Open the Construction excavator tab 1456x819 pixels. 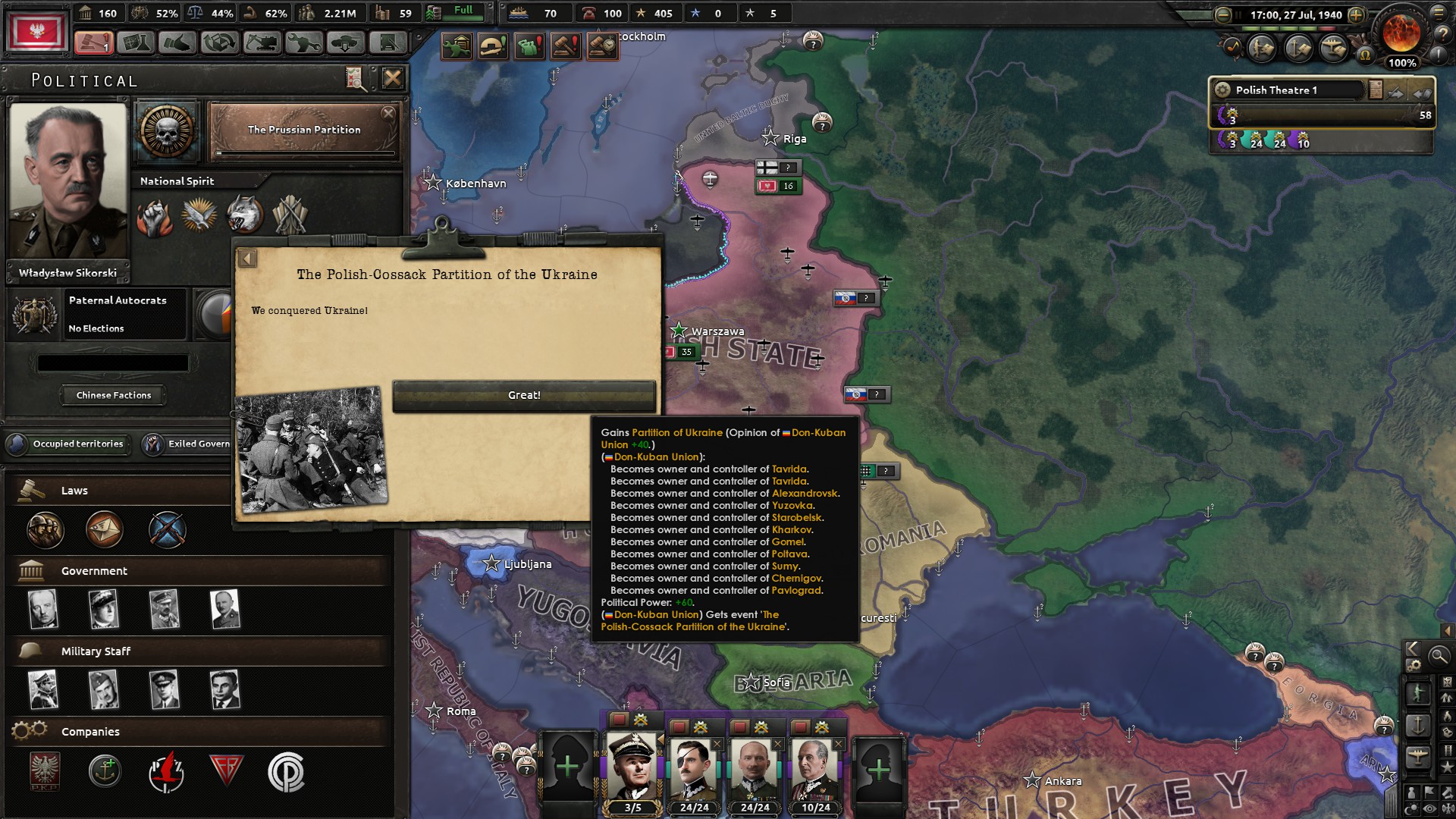point(262,42)
